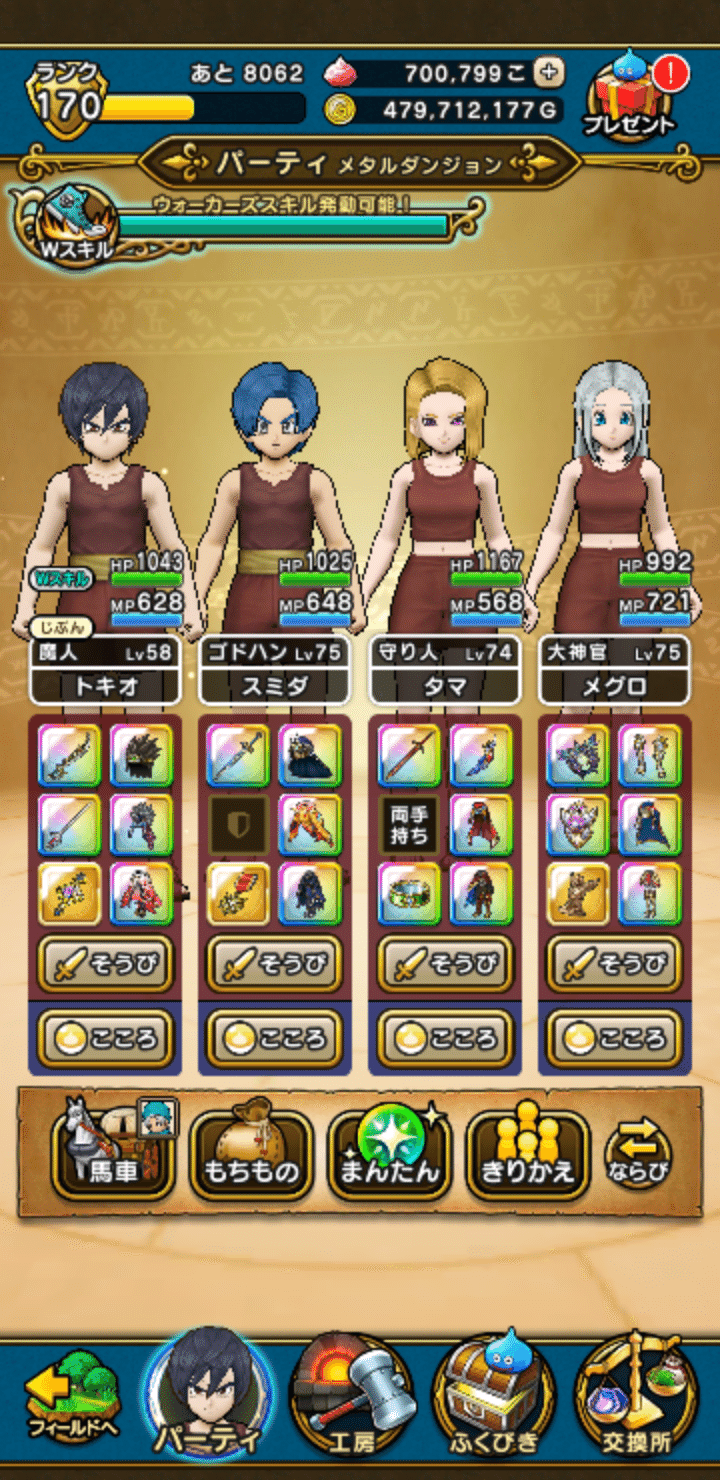Tap the plus button beside the gem count
The width and height of the screenshot is (720, 1480).
(x=548, y=72)
